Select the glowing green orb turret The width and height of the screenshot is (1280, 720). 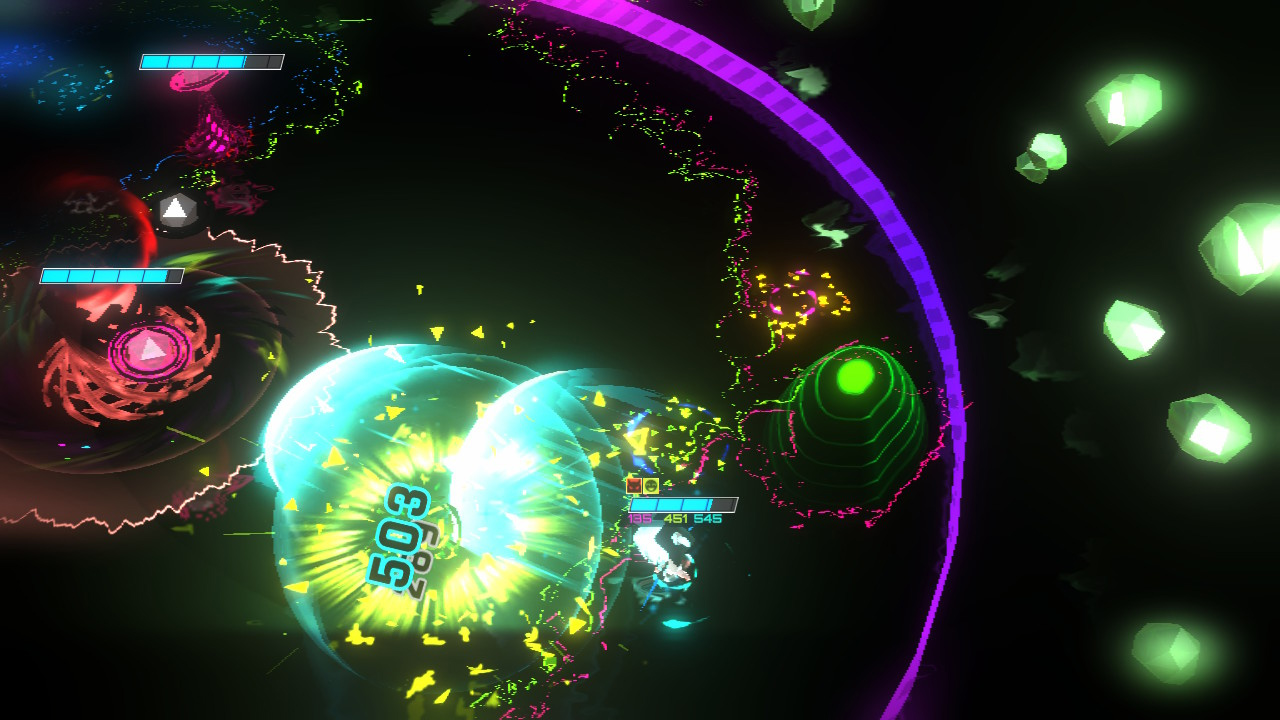click(853, 375)
